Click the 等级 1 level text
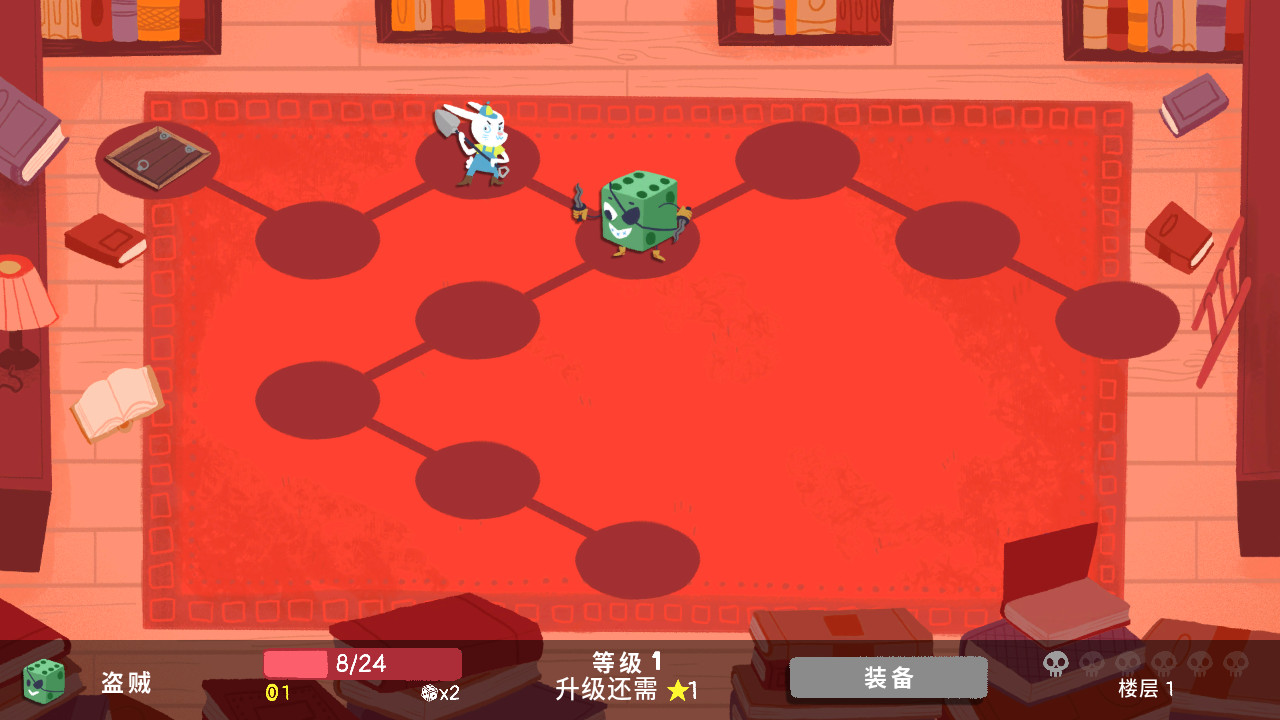 point(625,661)
